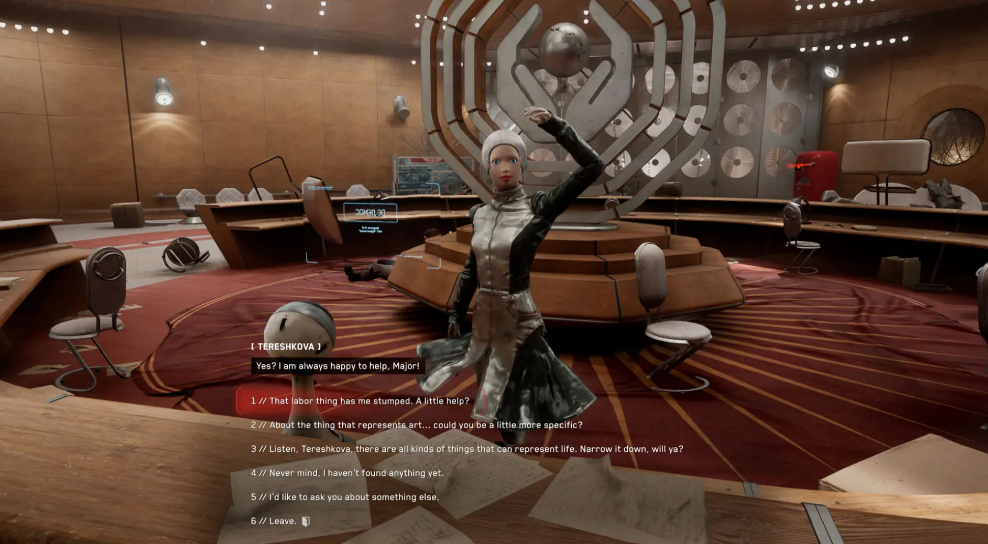Viewport: 988px width, 544px height.
Task: Ask Tereshkova to be more specific about art
Action: (415, 425)
